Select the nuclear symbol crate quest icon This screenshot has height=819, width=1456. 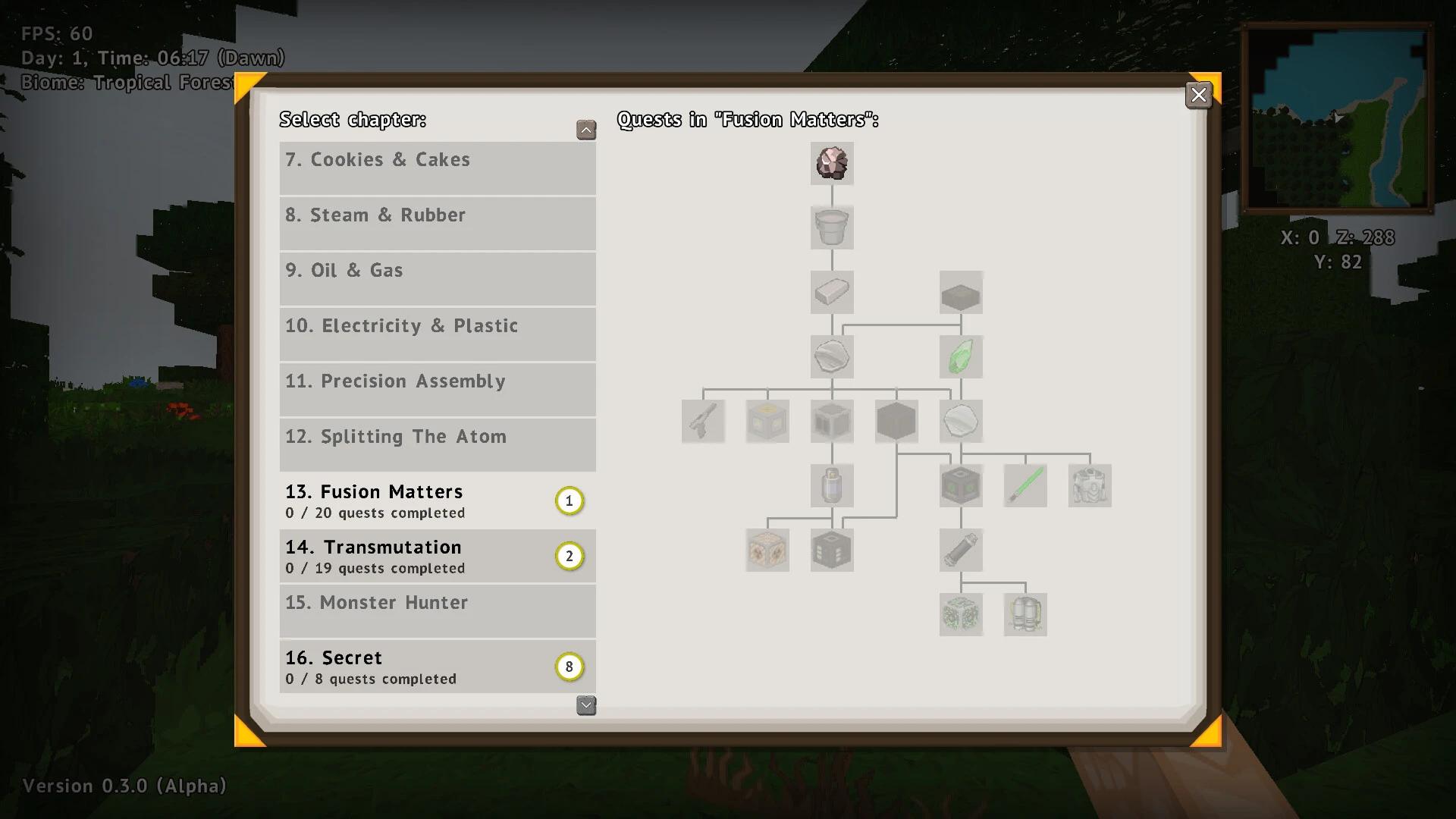767,550
